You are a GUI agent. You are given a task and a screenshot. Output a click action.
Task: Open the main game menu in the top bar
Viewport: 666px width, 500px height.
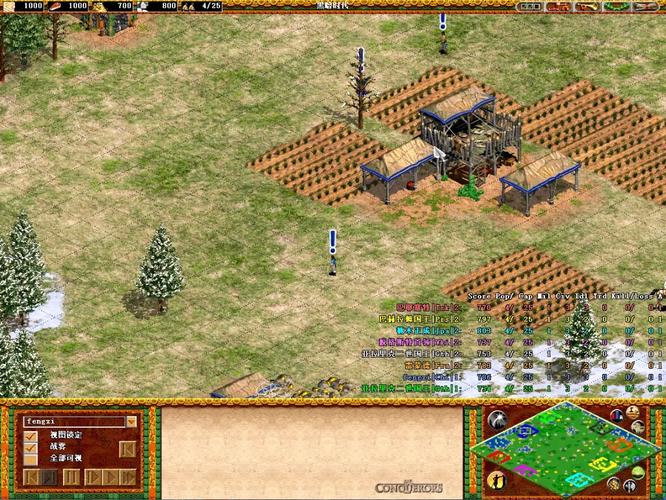pos(643,6)
